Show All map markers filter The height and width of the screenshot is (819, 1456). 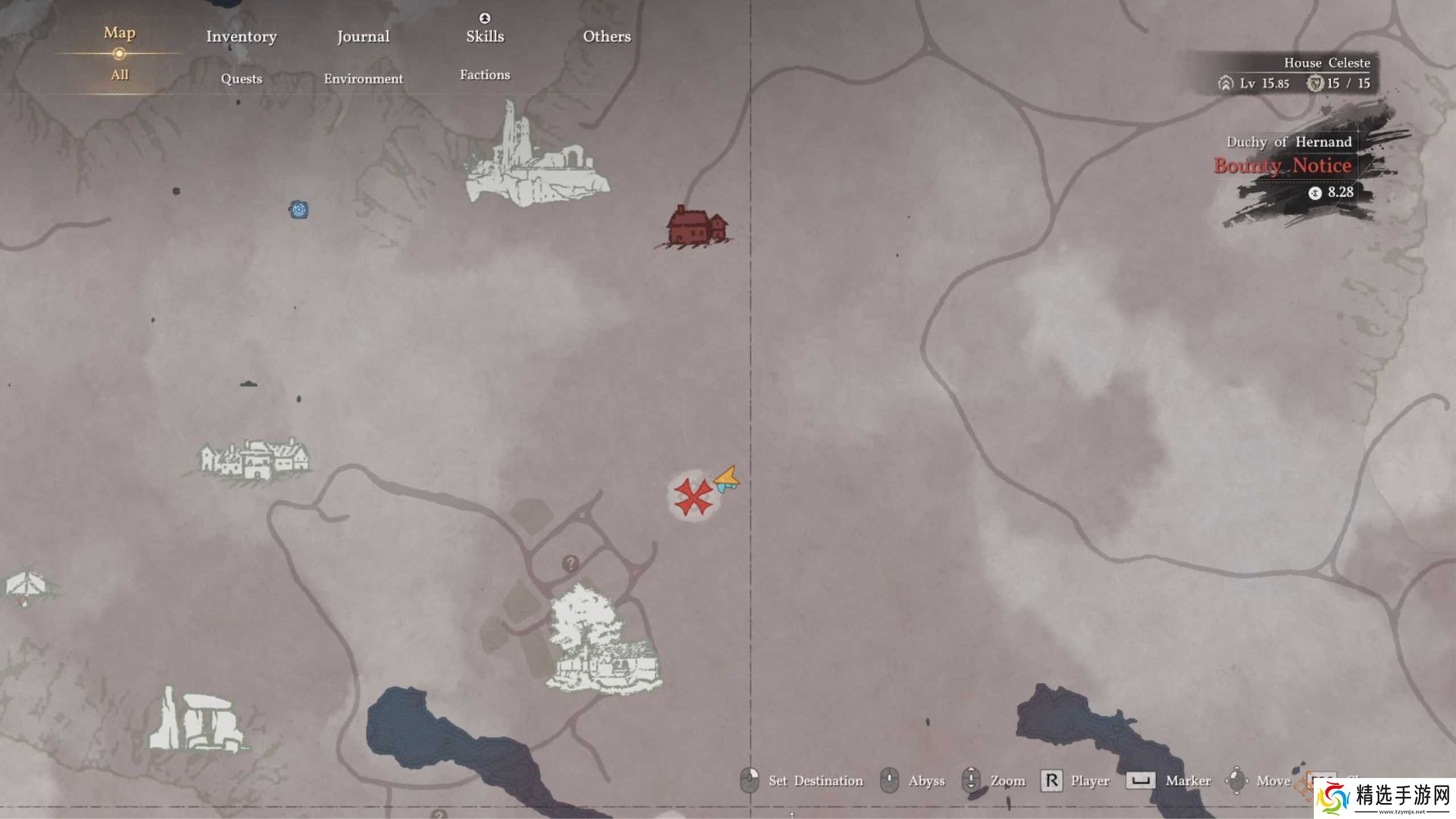(119, 75)
